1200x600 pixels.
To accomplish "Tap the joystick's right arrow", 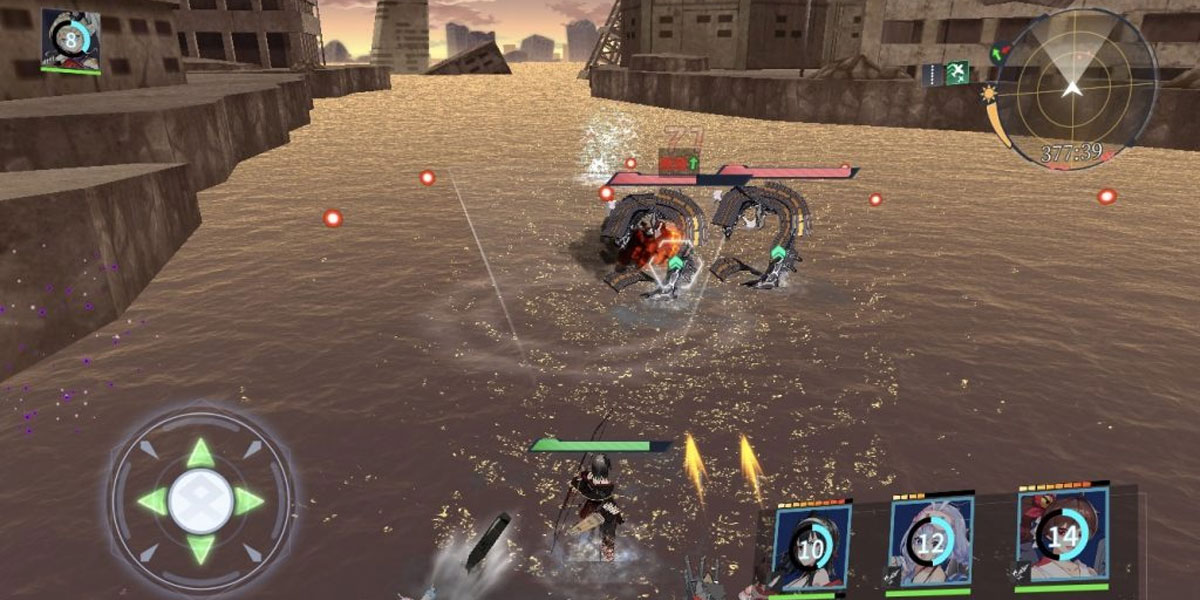I will click(x=249, y=501).
